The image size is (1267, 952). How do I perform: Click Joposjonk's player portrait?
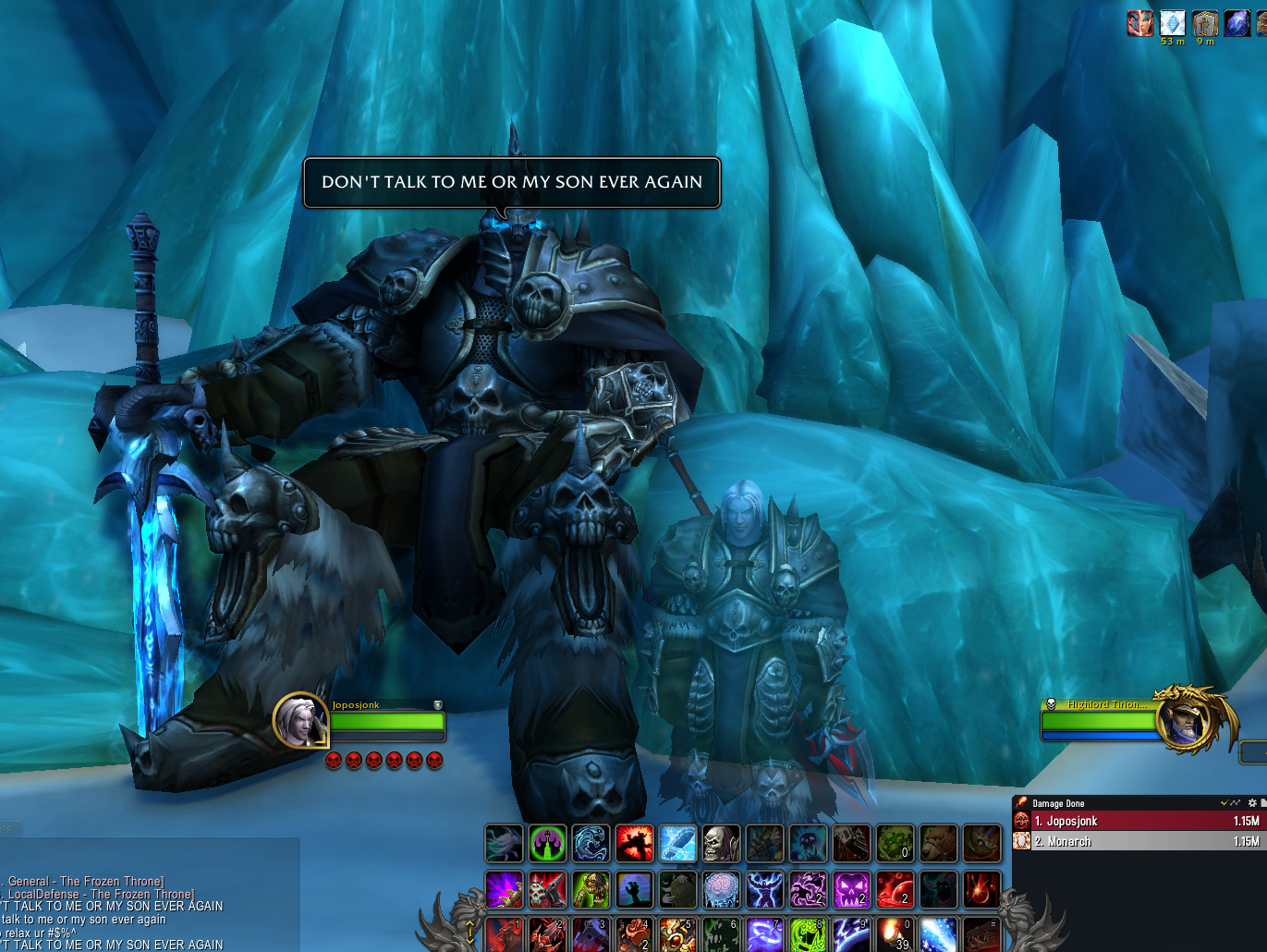(x=300, y=721)
